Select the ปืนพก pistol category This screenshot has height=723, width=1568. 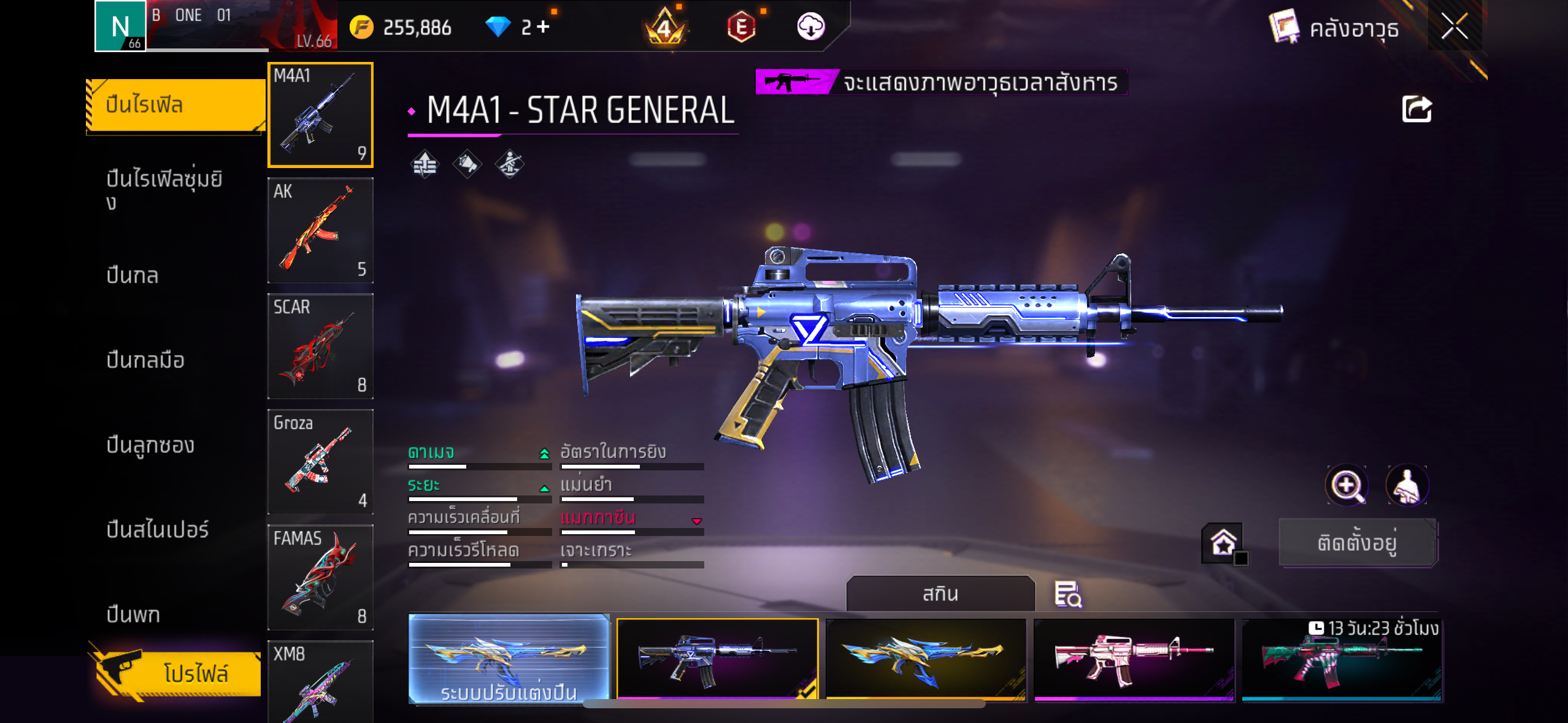pos(133,614)
